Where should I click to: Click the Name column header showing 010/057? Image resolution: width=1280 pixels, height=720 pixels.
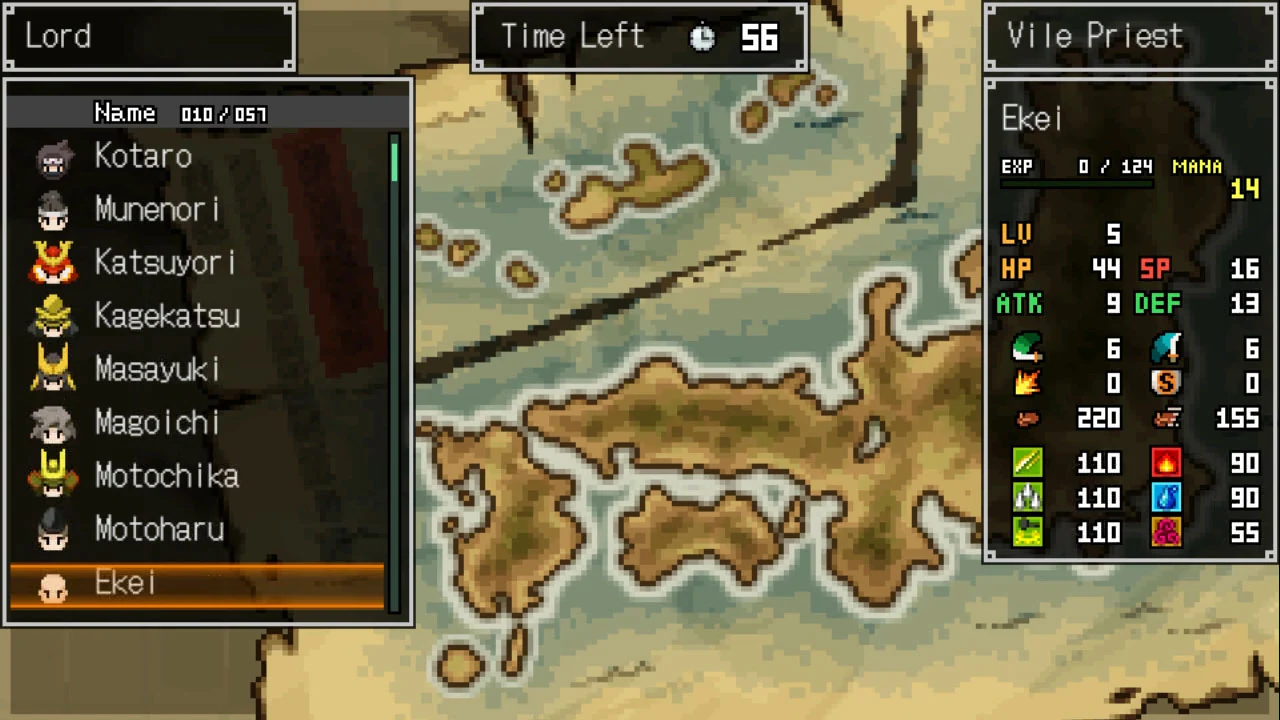click(x=180, y=113)
